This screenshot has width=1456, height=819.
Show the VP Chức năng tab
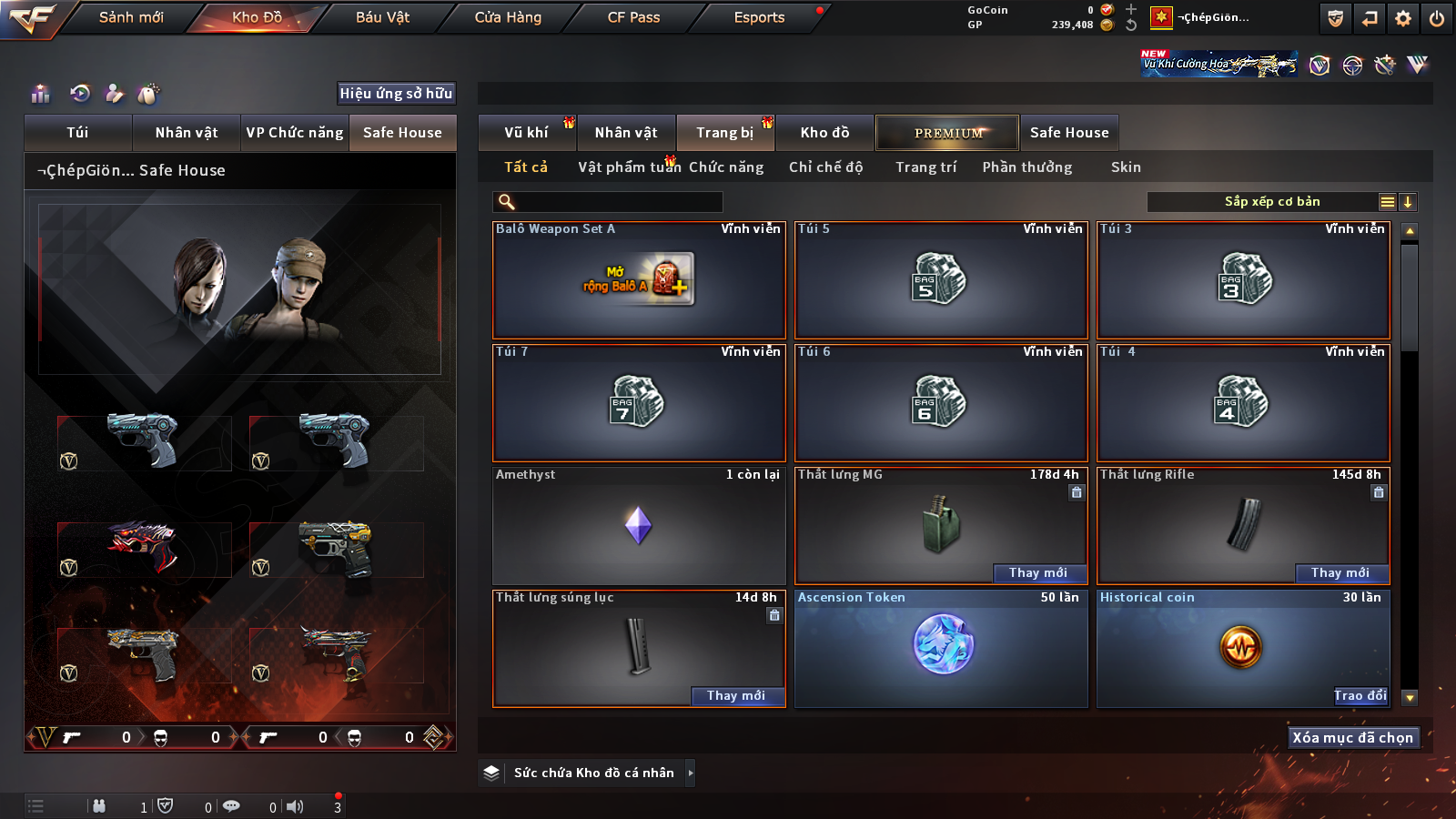tap(295, 133)
